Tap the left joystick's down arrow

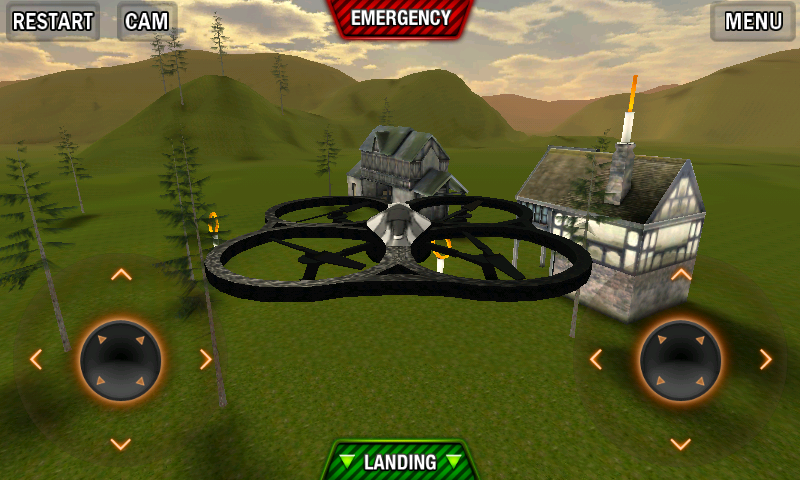pos(121,444)
